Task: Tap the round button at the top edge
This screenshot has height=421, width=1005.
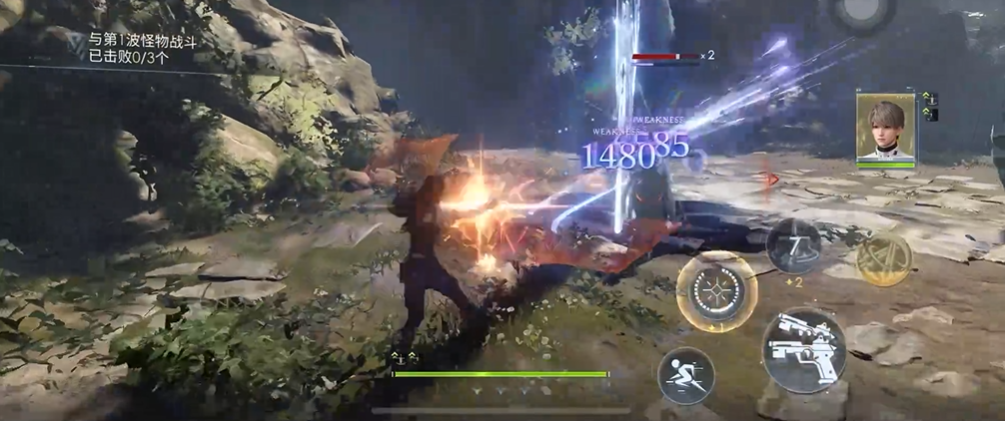Action: [862, 12]
